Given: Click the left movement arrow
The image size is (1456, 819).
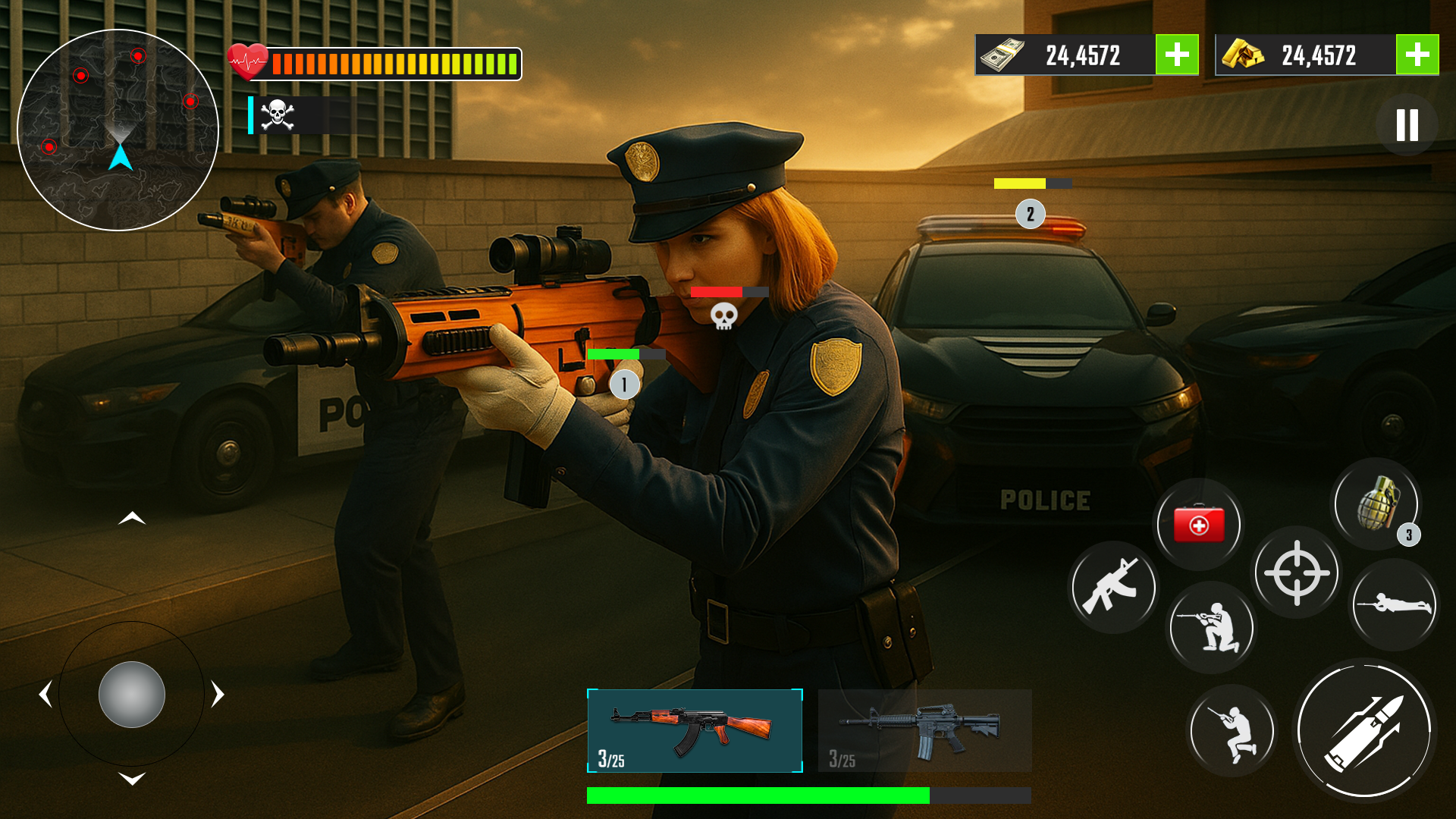Looking at the screenshot, I should point(45,694).
